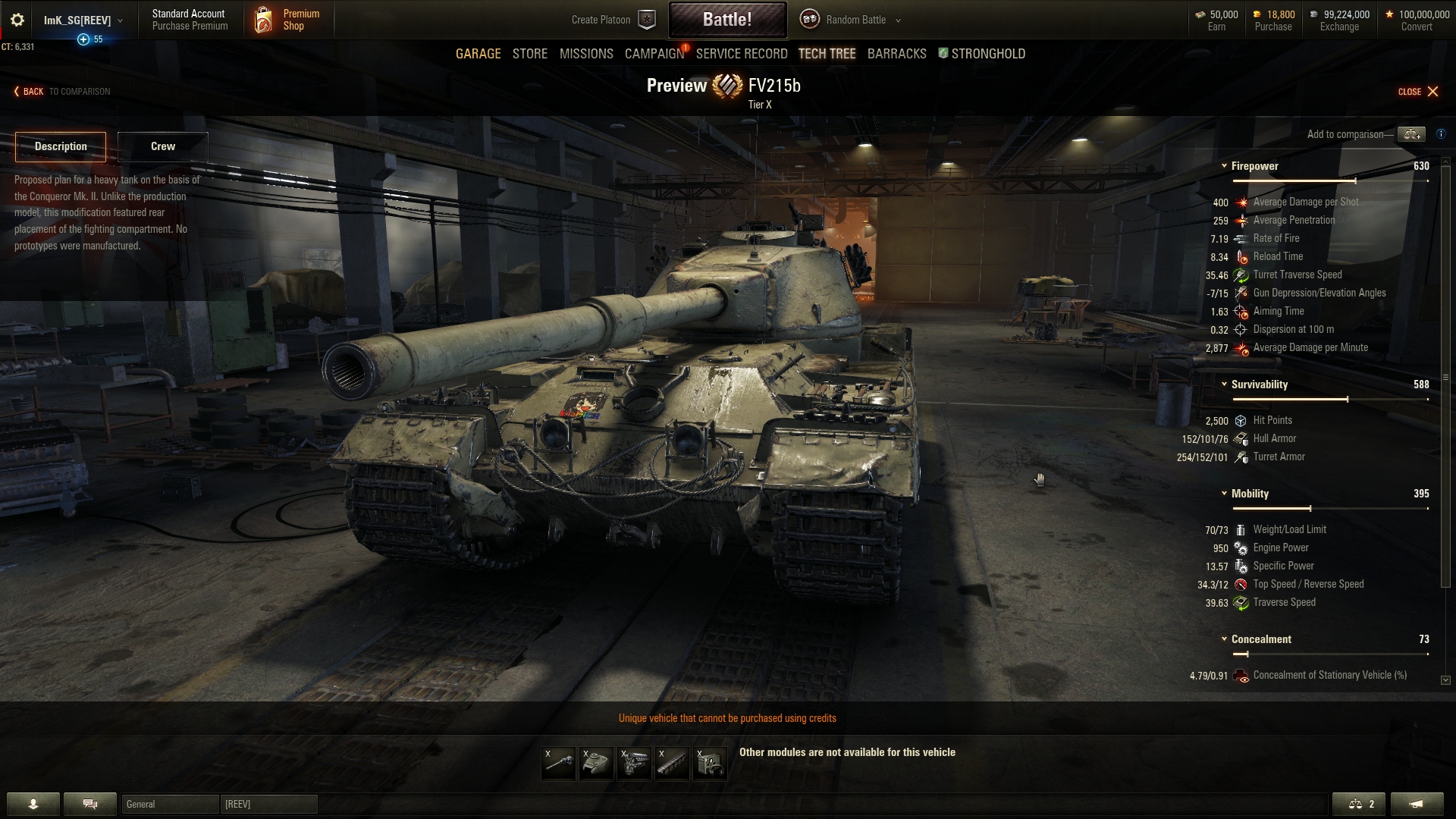Open the Barracks tab
1456x819 pixels.
[x=896, y=54]
